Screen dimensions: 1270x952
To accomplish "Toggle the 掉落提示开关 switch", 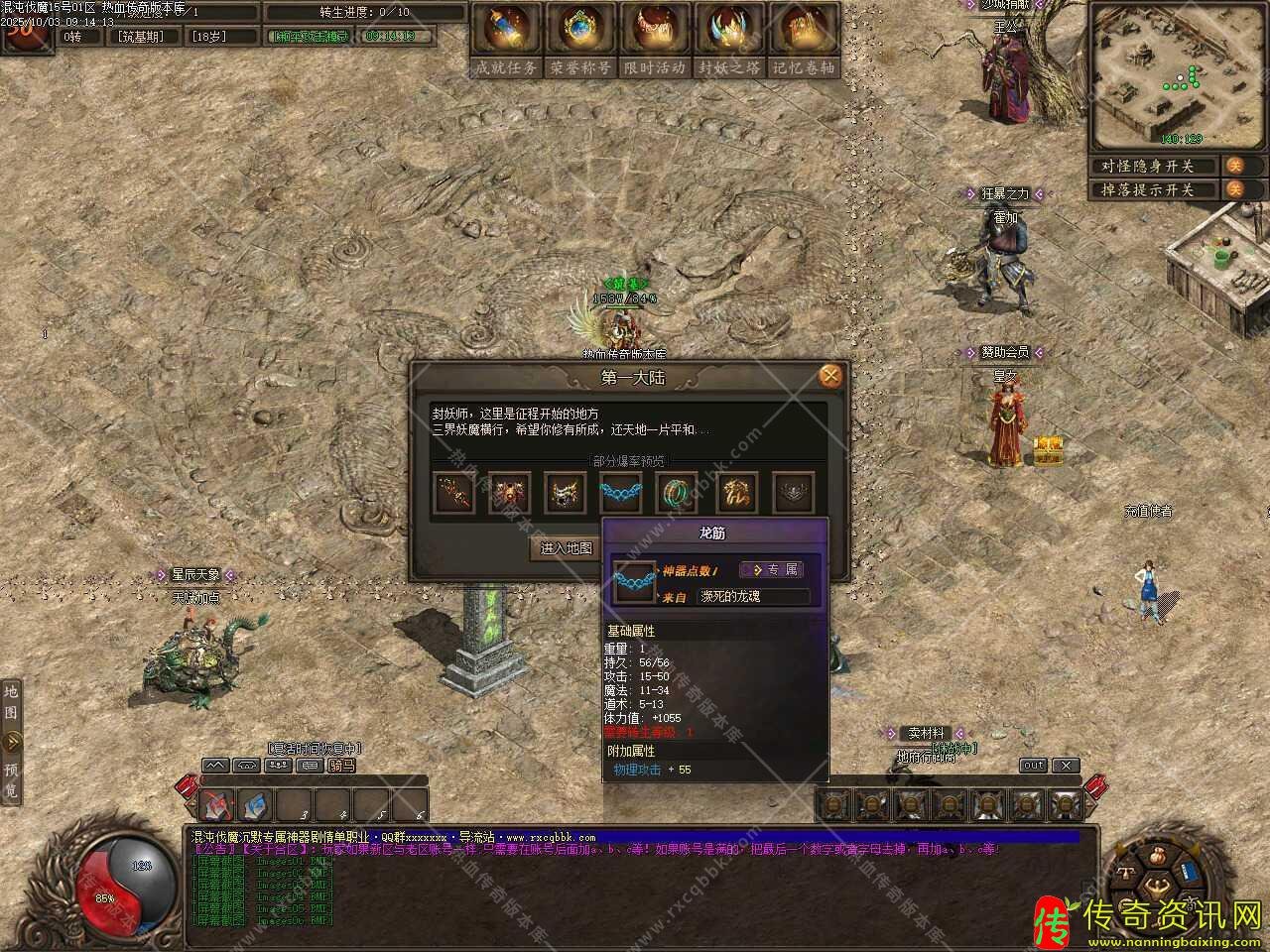I will click(x=1235, y=189).
